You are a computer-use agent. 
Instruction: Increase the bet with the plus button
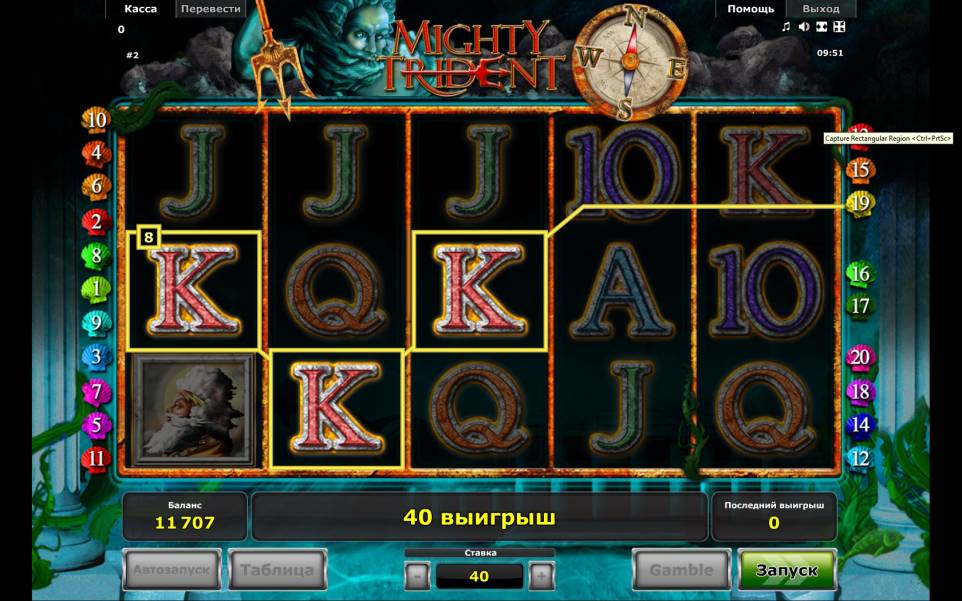click(x=540, y=576)
